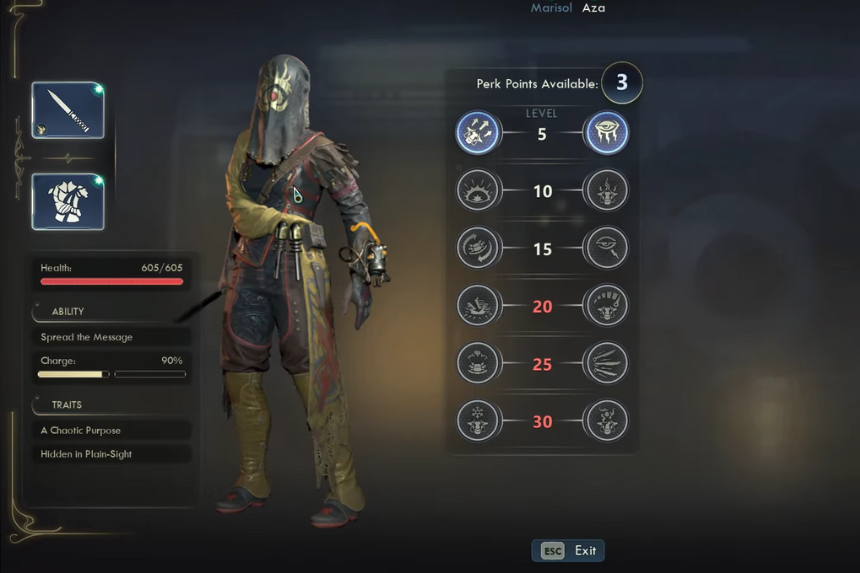The height and width of the screenshot is (573, 860).
Task: Switch to the Aza character tab
Action: click(x=594, y=8)
